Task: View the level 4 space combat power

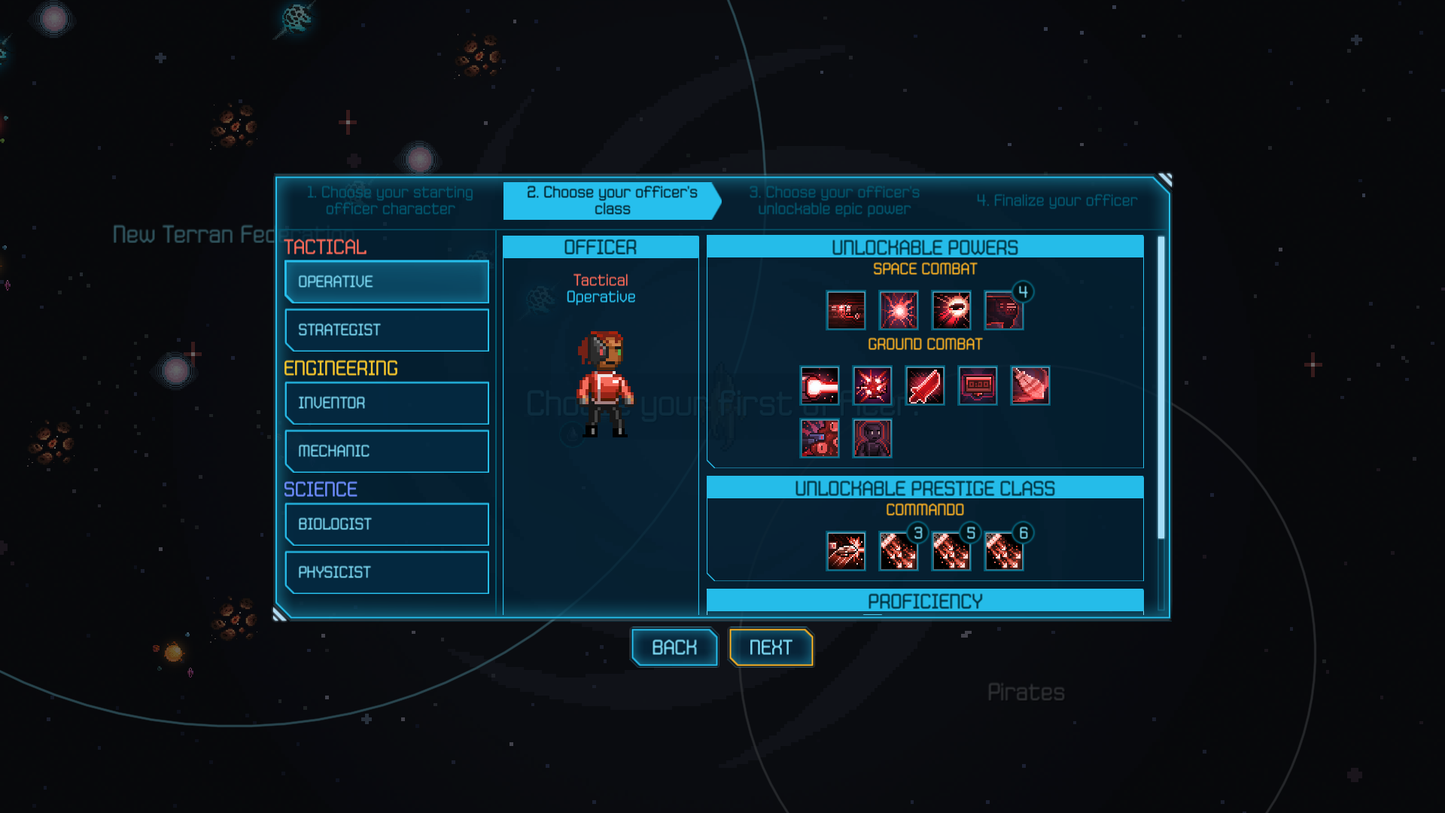Action: 1003,310
